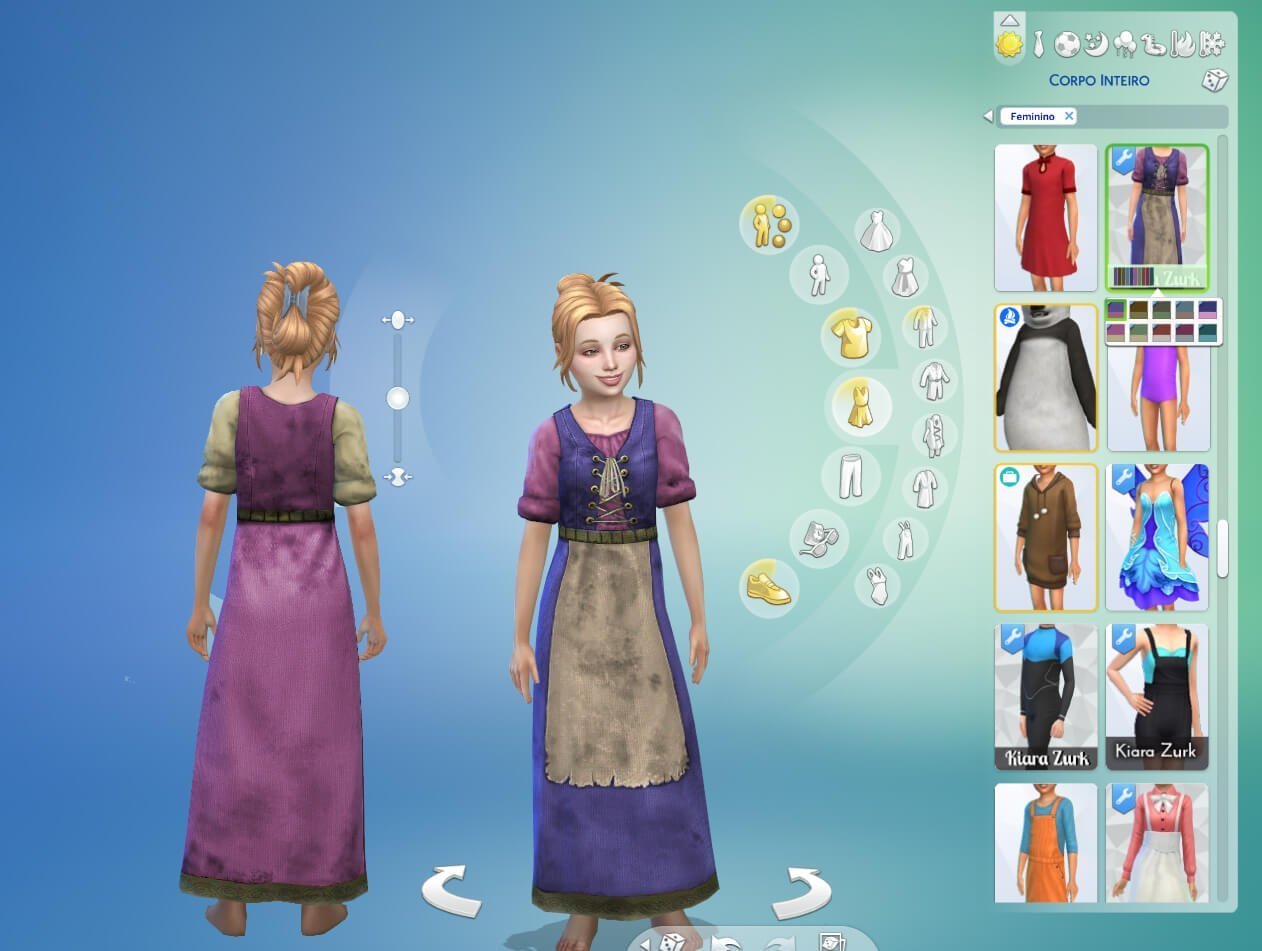1262x951 pixels.
Task: Select the blue fairy dress thumbnail
Action: (x=1157, y=538)
